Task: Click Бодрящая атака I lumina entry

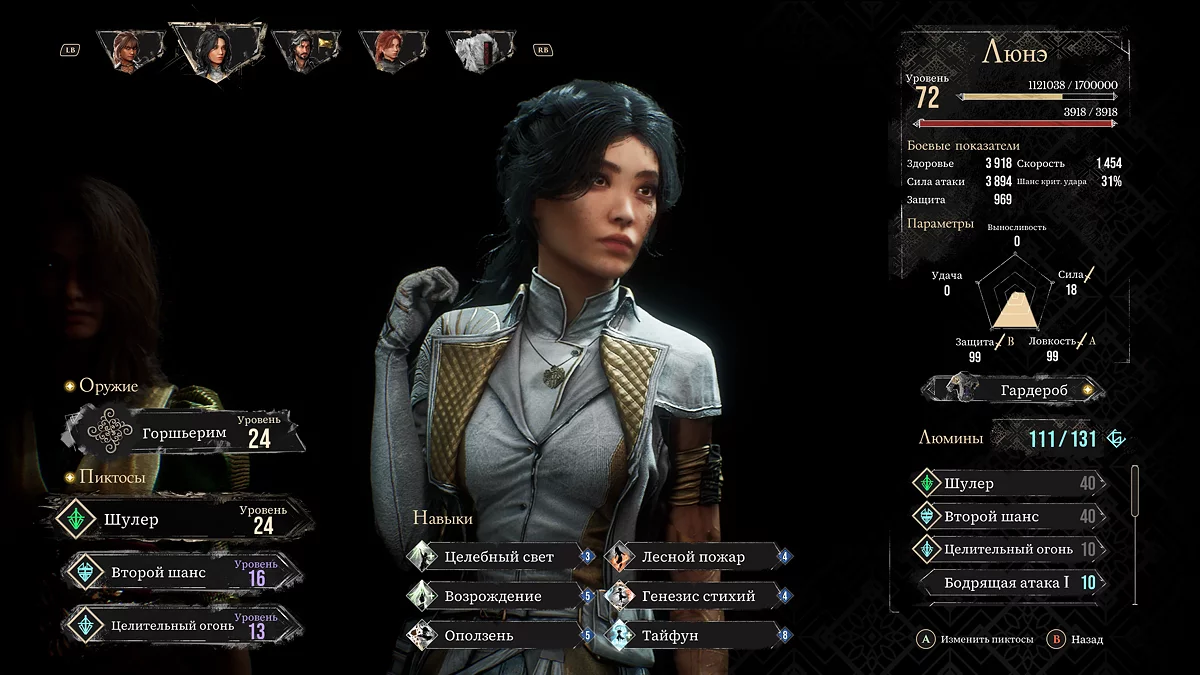Action: (x=1008, y=582)
